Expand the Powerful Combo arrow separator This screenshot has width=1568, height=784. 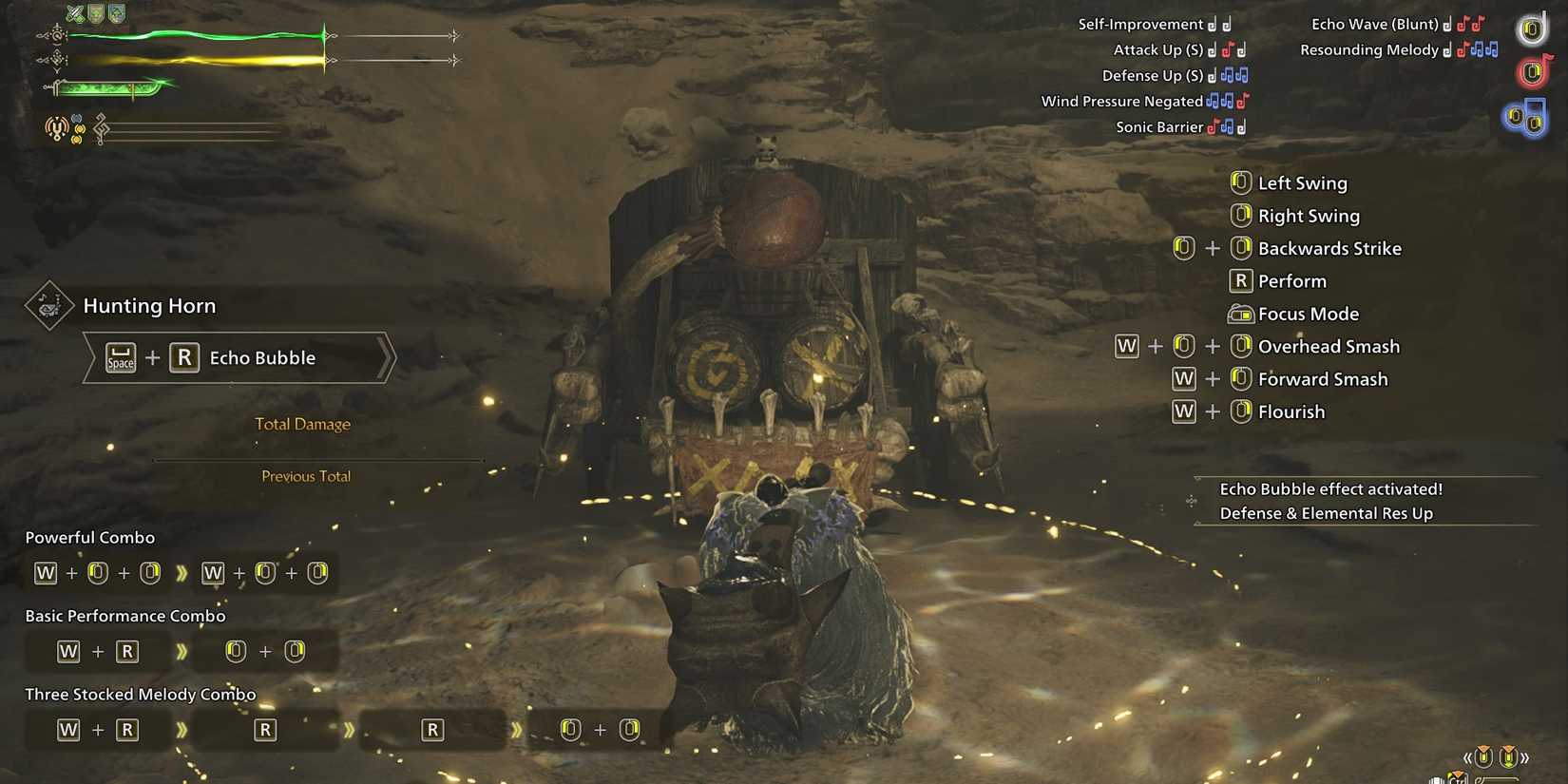click(x=182, y=572)
